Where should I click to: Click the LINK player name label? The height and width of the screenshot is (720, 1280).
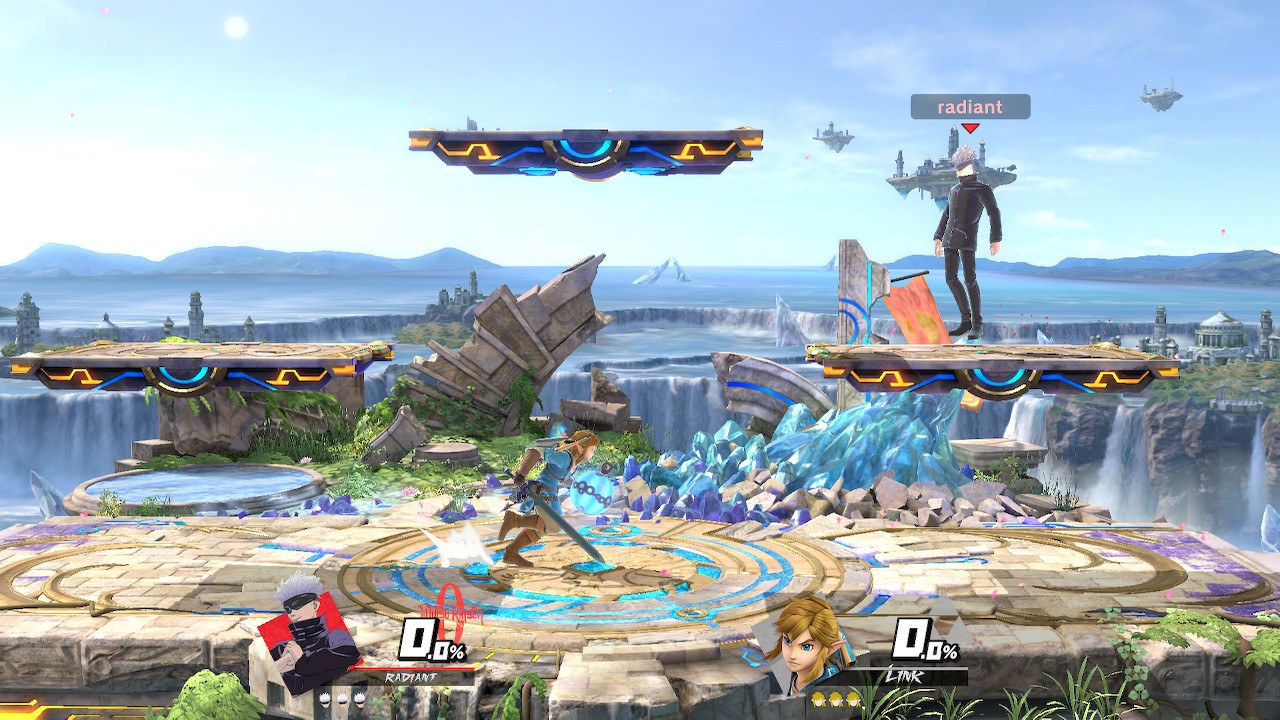tap(904, 677)
